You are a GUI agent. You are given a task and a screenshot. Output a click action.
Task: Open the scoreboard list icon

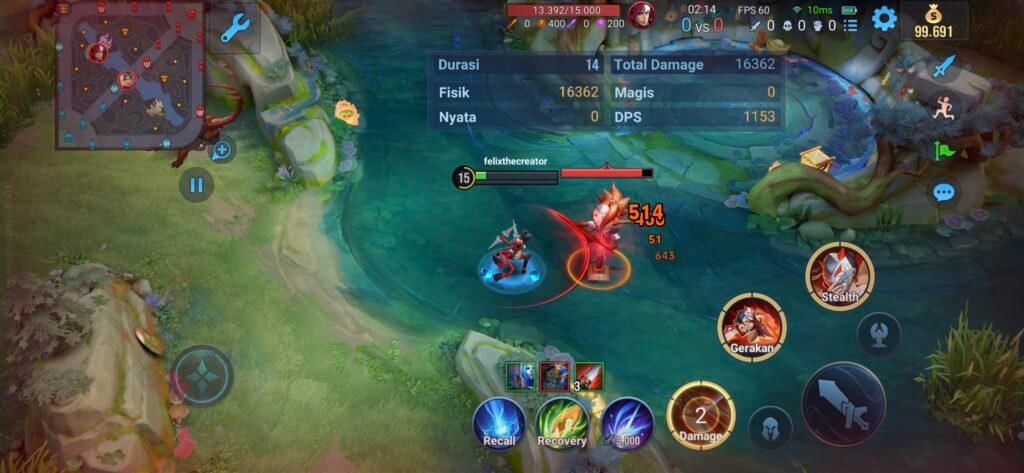850,25
